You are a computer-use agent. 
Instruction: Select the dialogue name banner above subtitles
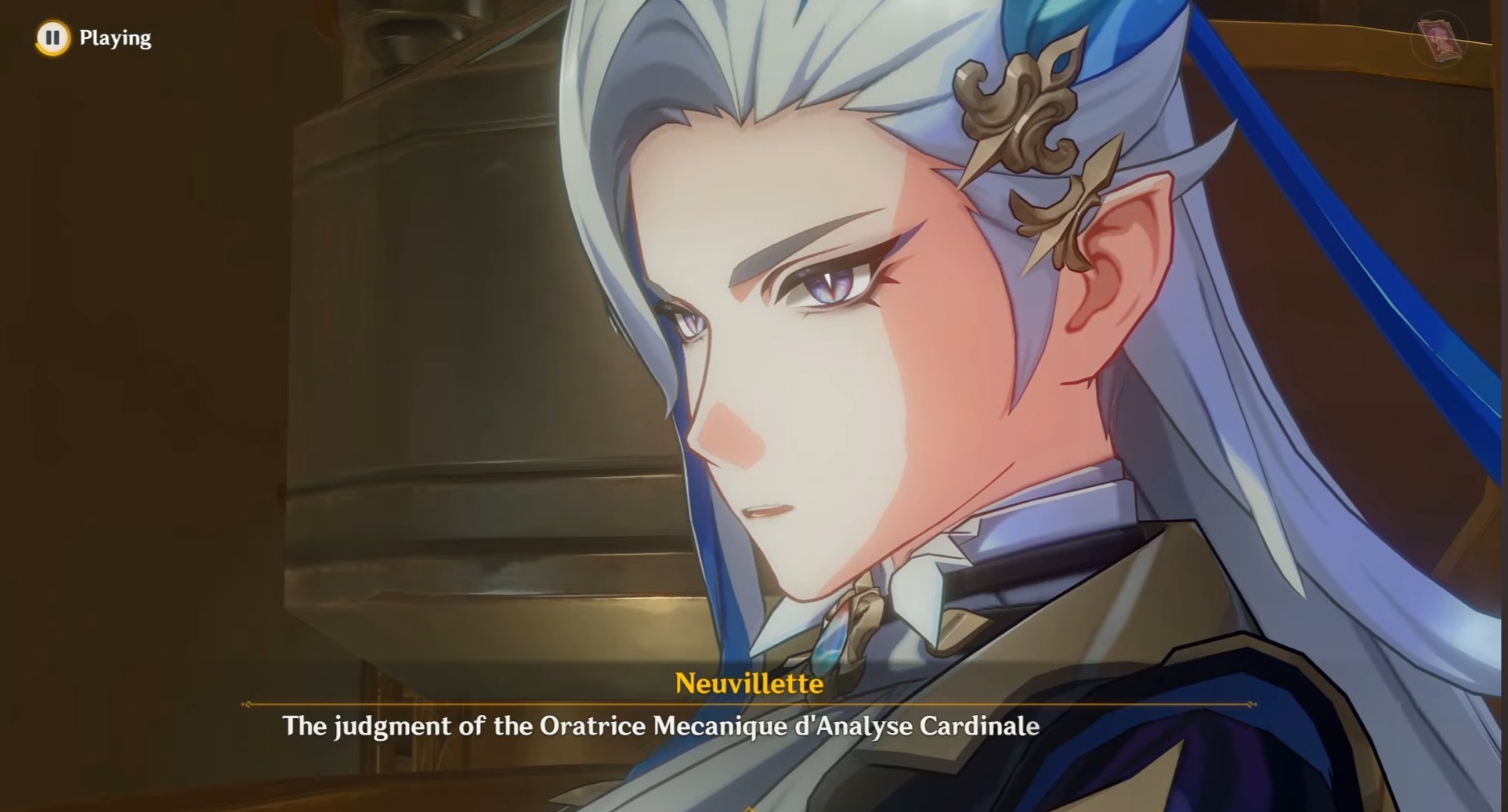(x=750, y=684)
